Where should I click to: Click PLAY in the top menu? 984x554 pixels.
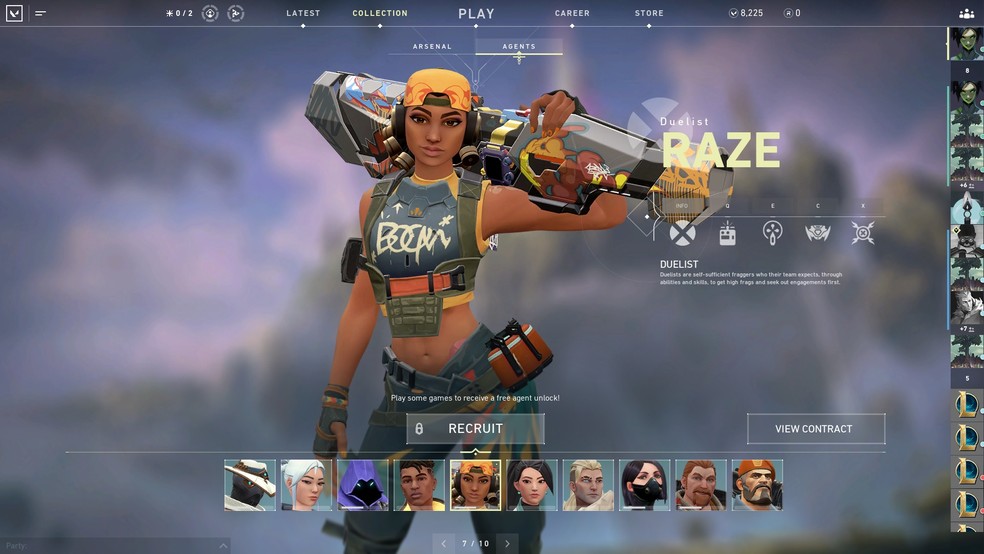pos(476,14)
